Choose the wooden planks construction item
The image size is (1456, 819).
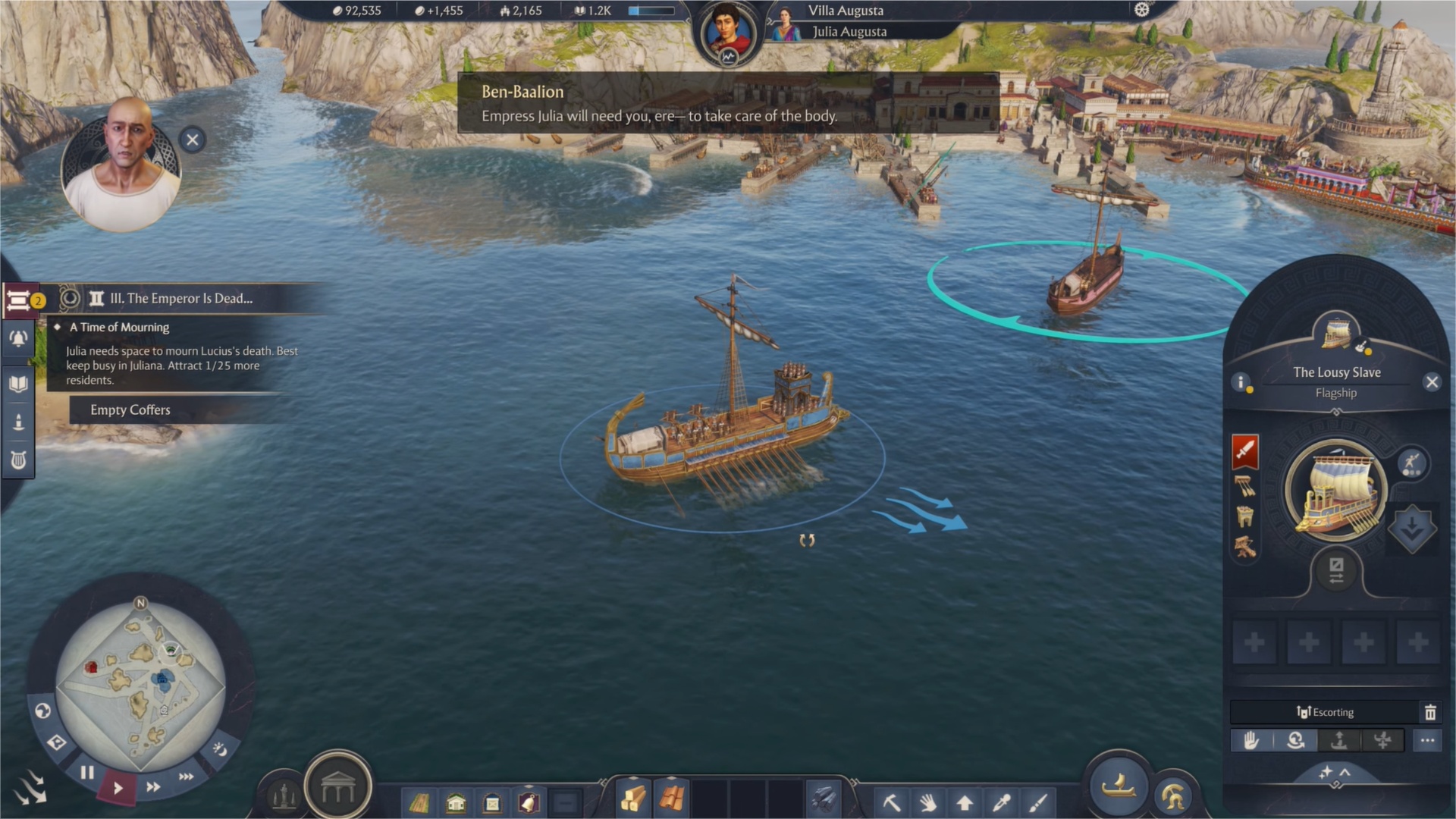[x=633, y=799]
